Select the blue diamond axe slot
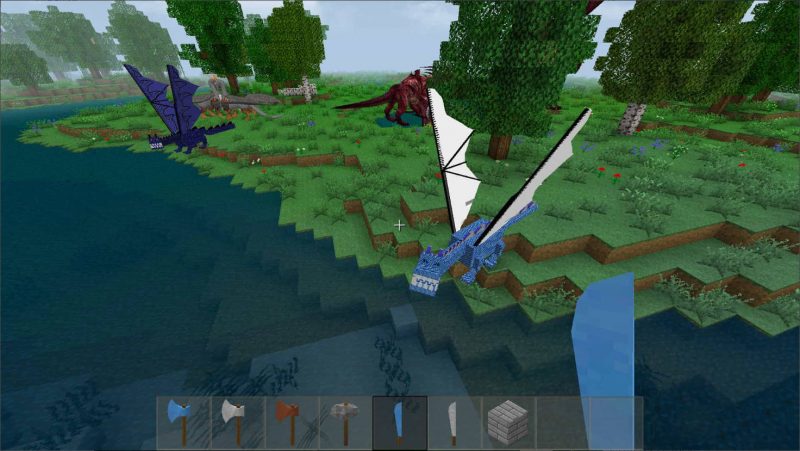The height and width of the screenshot is (451, 800). (183, 421)
